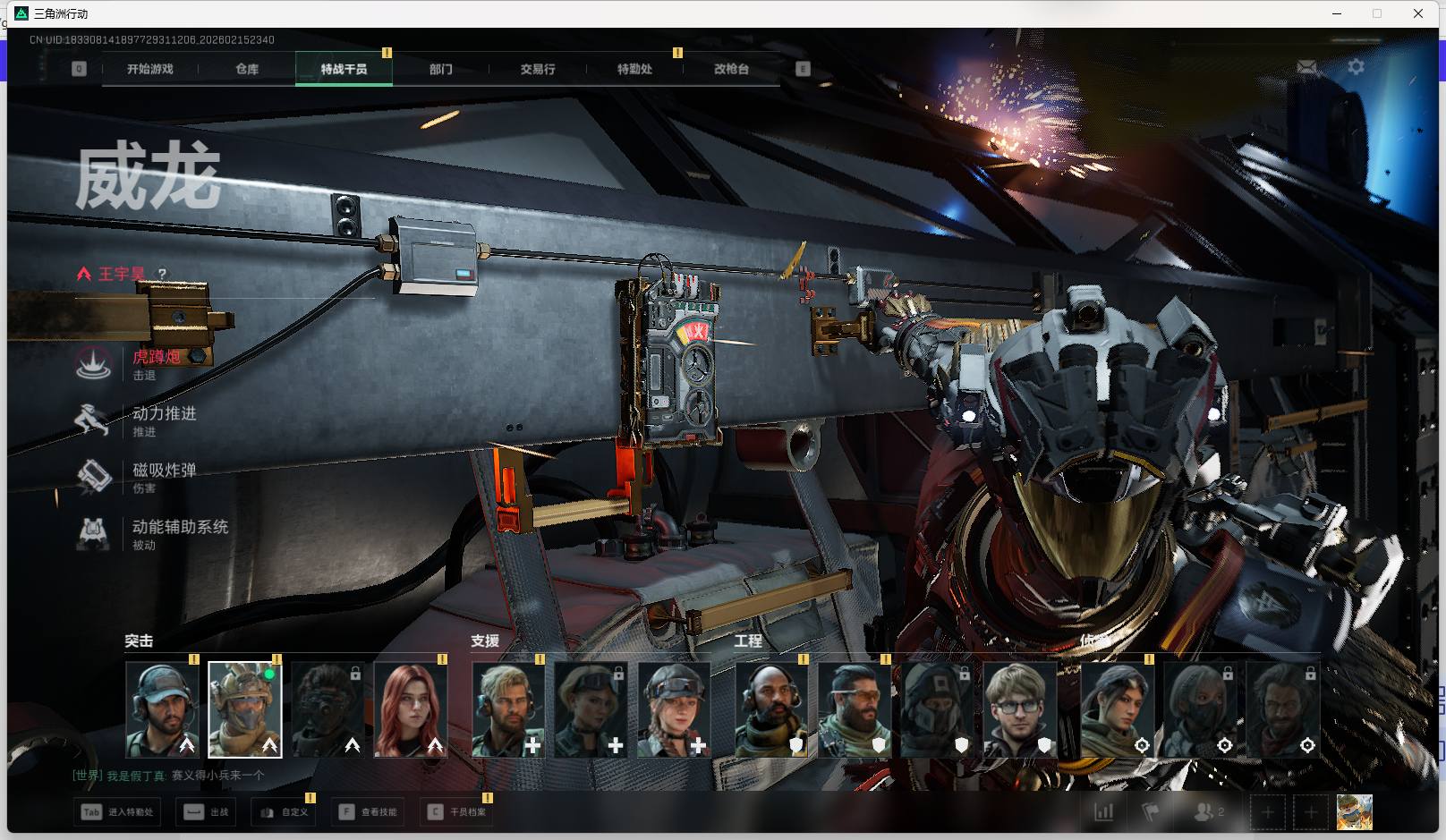Open 干员档案 operator profile
1446x840 pixels.
456,812
